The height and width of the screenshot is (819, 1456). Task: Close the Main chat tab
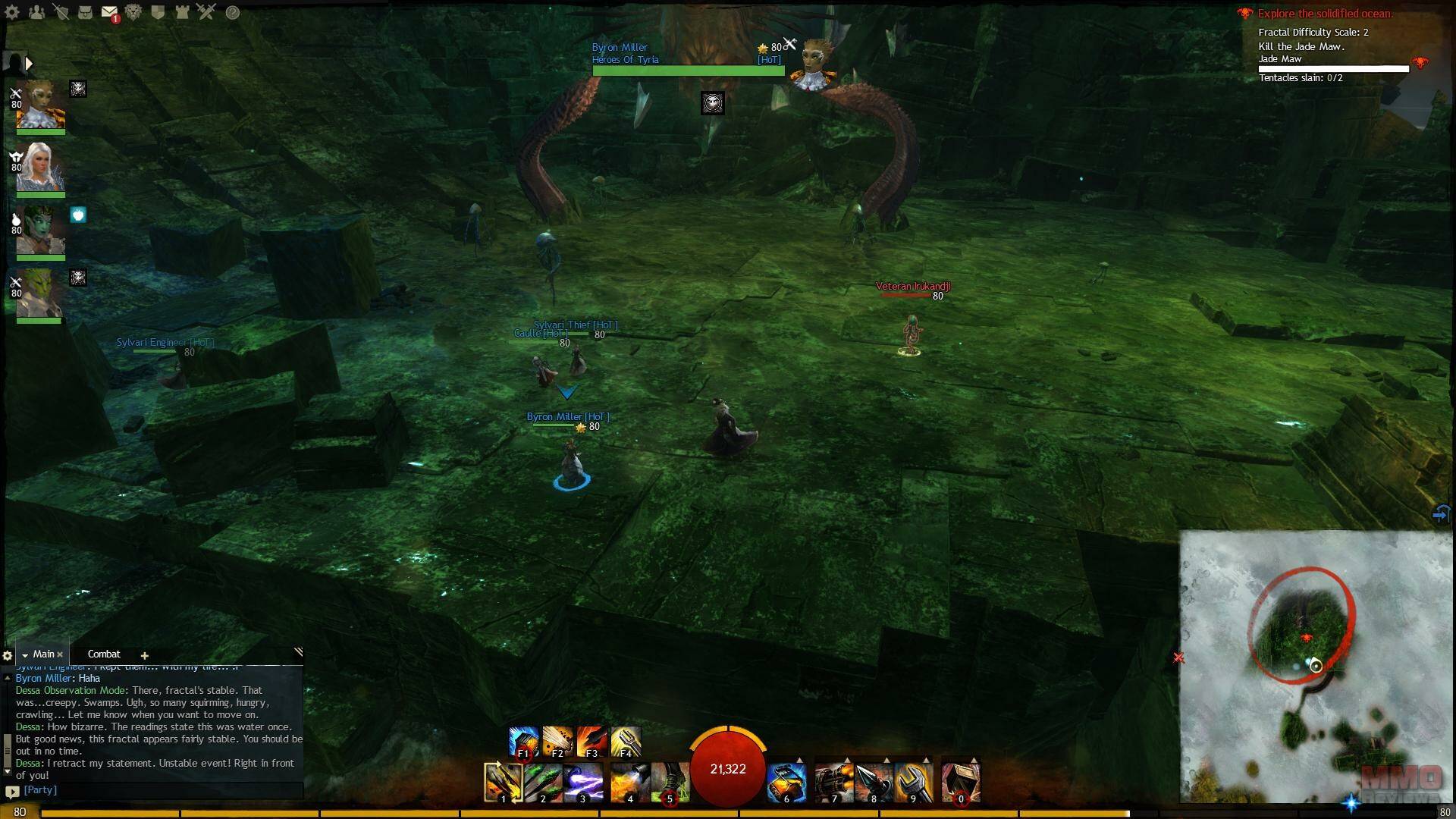60,654
